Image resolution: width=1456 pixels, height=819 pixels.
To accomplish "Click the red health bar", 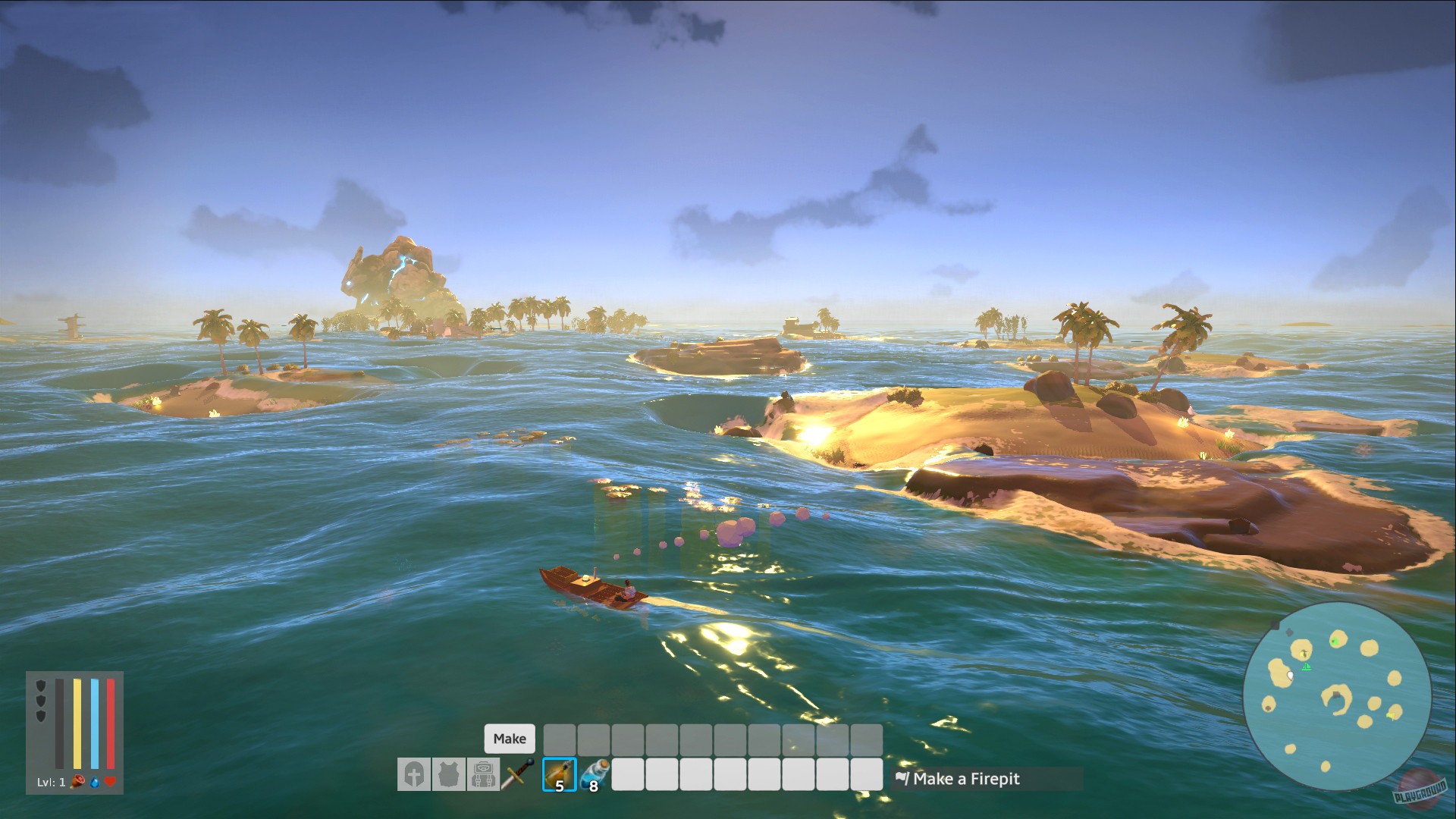I will point(109,724).
